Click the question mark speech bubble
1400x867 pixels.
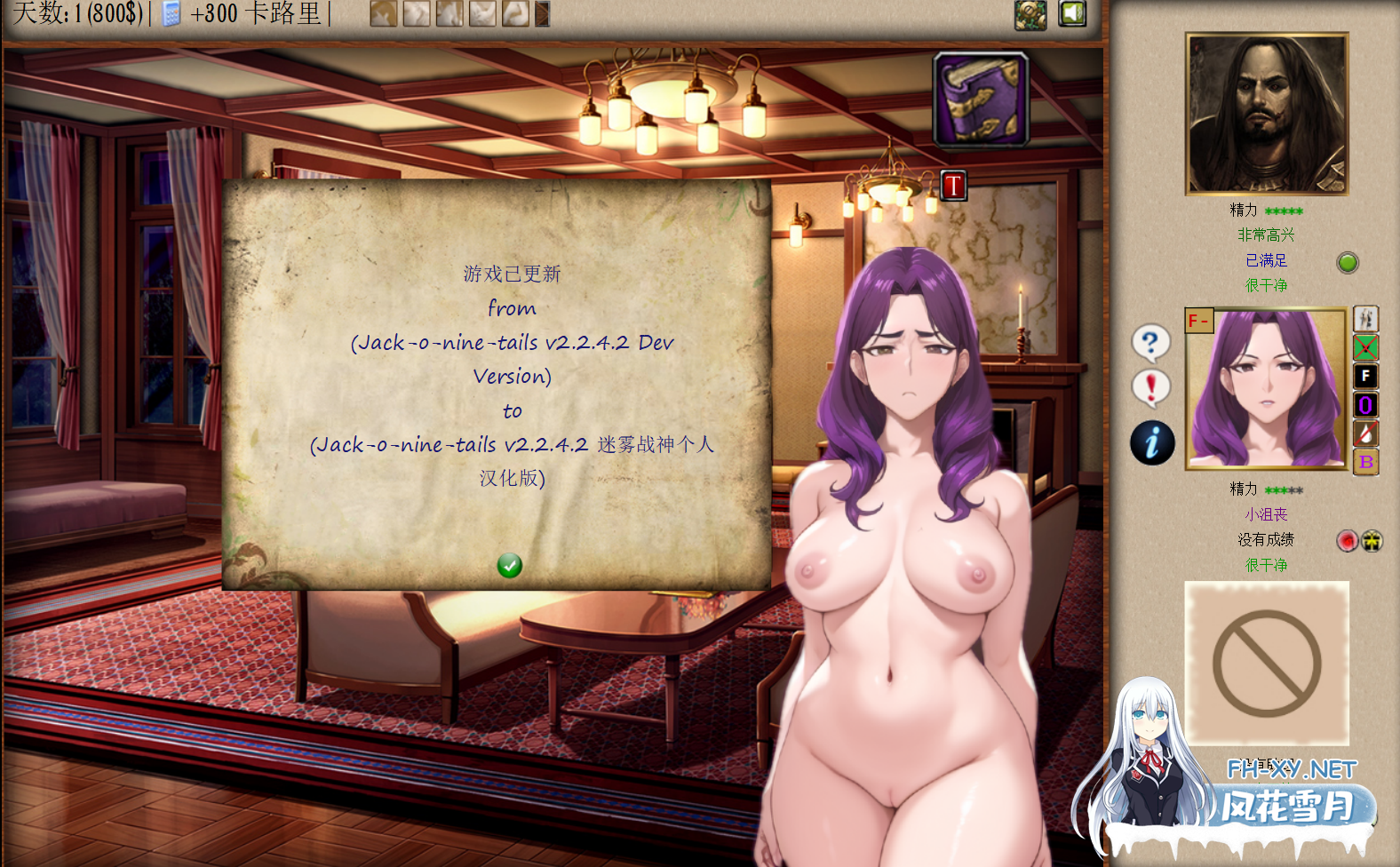[x=1150, y=342]
